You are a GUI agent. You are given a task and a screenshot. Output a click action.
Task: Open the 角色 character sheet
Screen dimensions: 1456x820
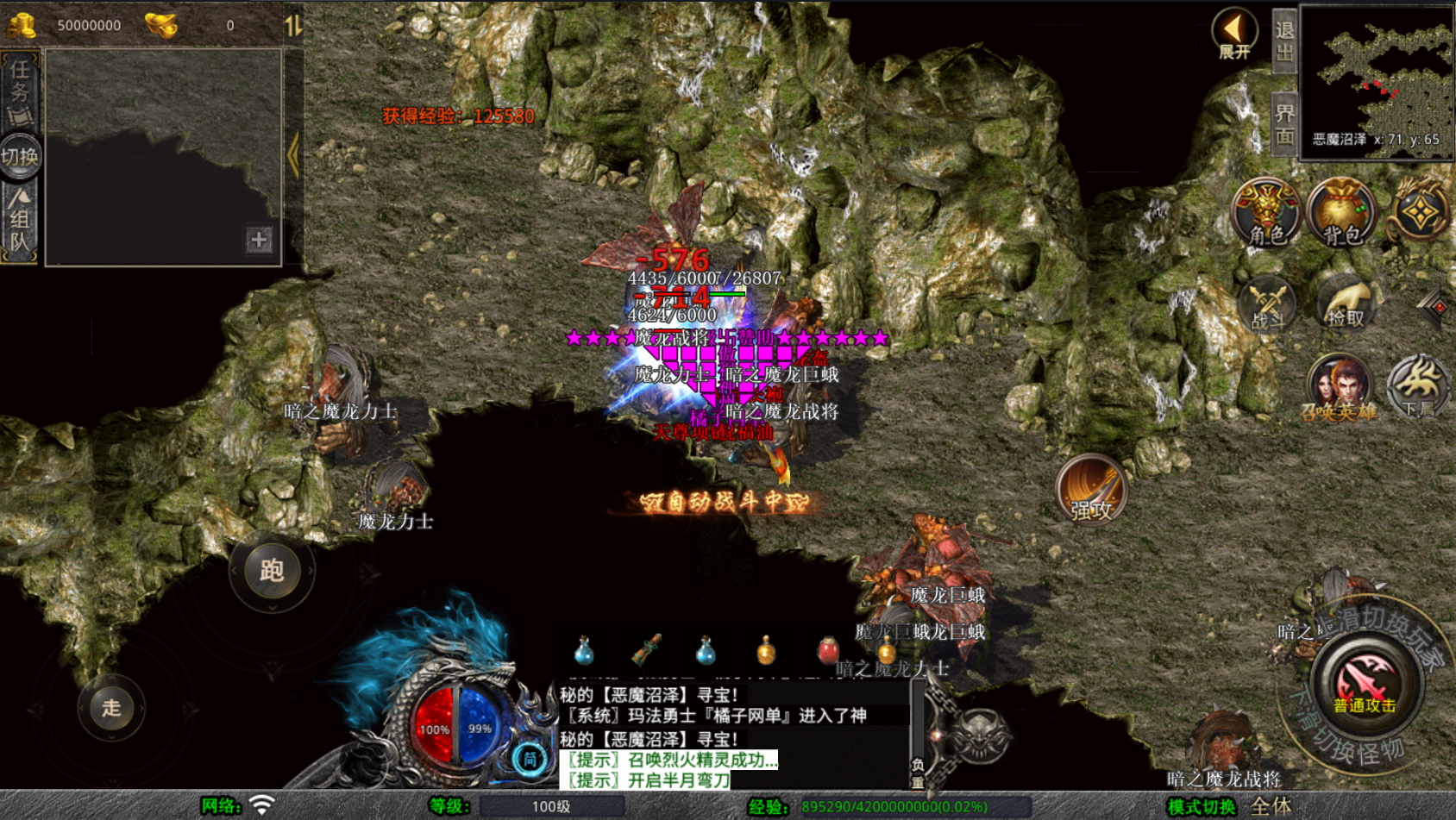(1265, 213)
